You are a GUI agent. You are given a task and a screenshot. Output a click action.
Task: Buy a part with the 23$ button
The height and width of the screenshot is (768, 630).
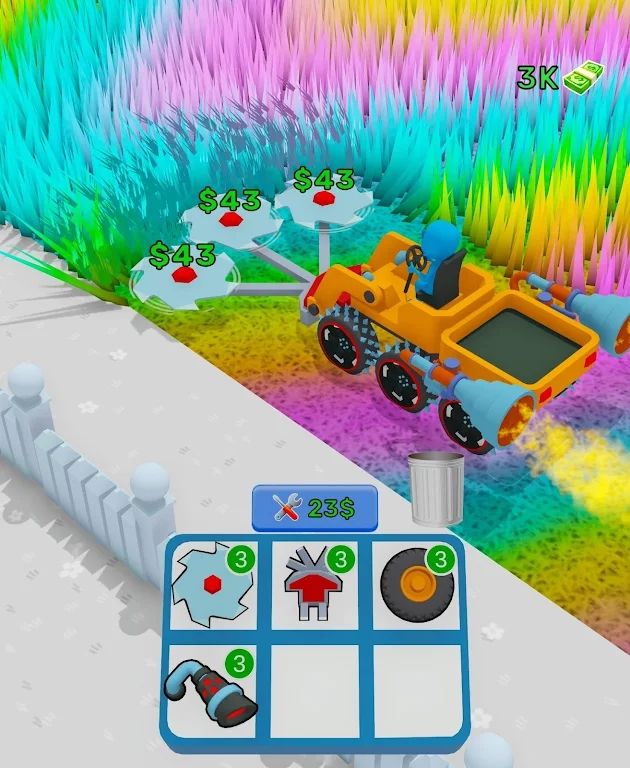314,508
